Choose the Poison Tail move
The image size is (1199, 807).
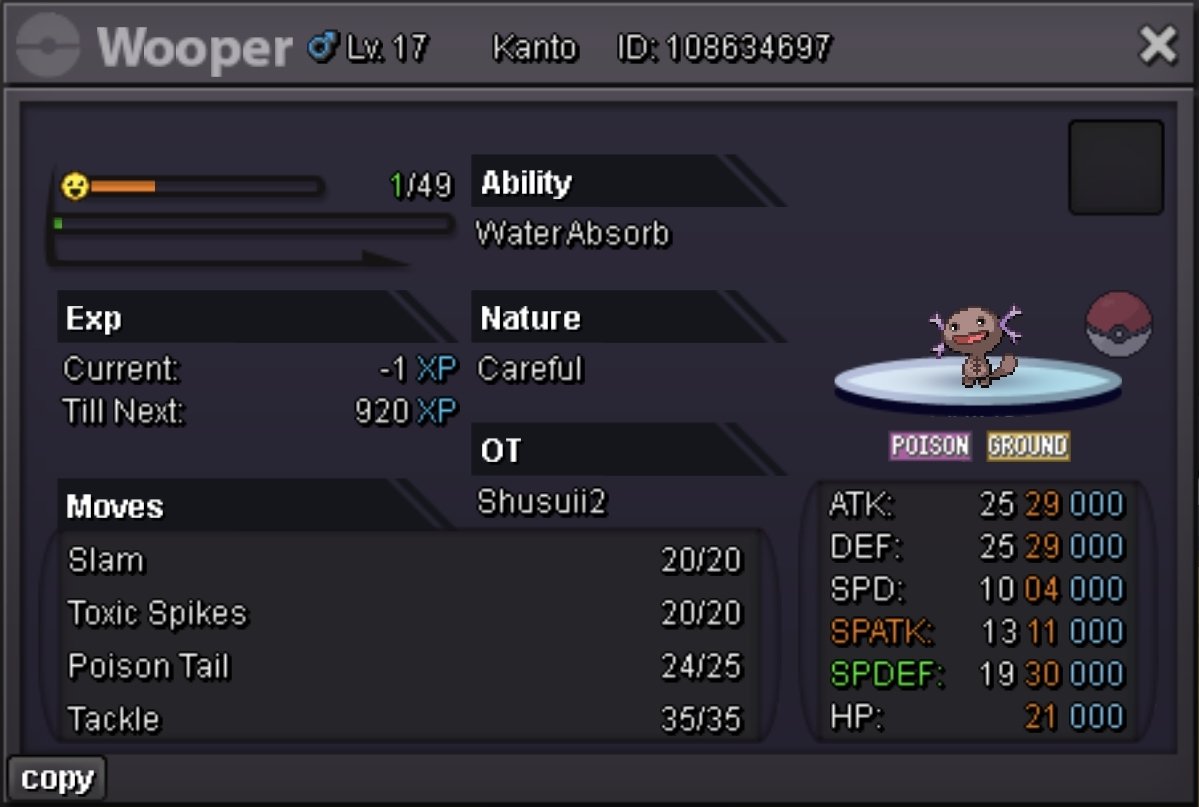coord(405,666)
